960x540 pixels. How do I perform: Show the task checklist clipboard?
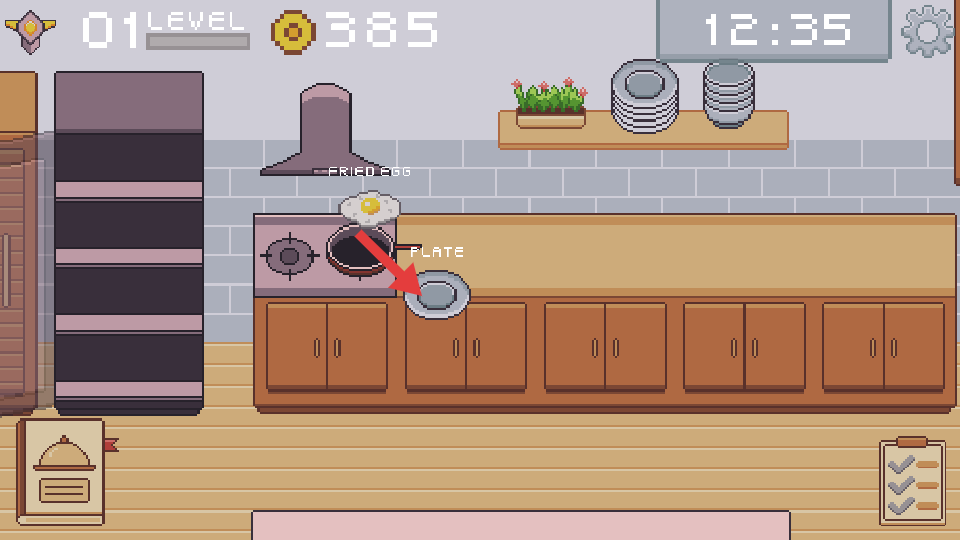[x=912, y=482]
